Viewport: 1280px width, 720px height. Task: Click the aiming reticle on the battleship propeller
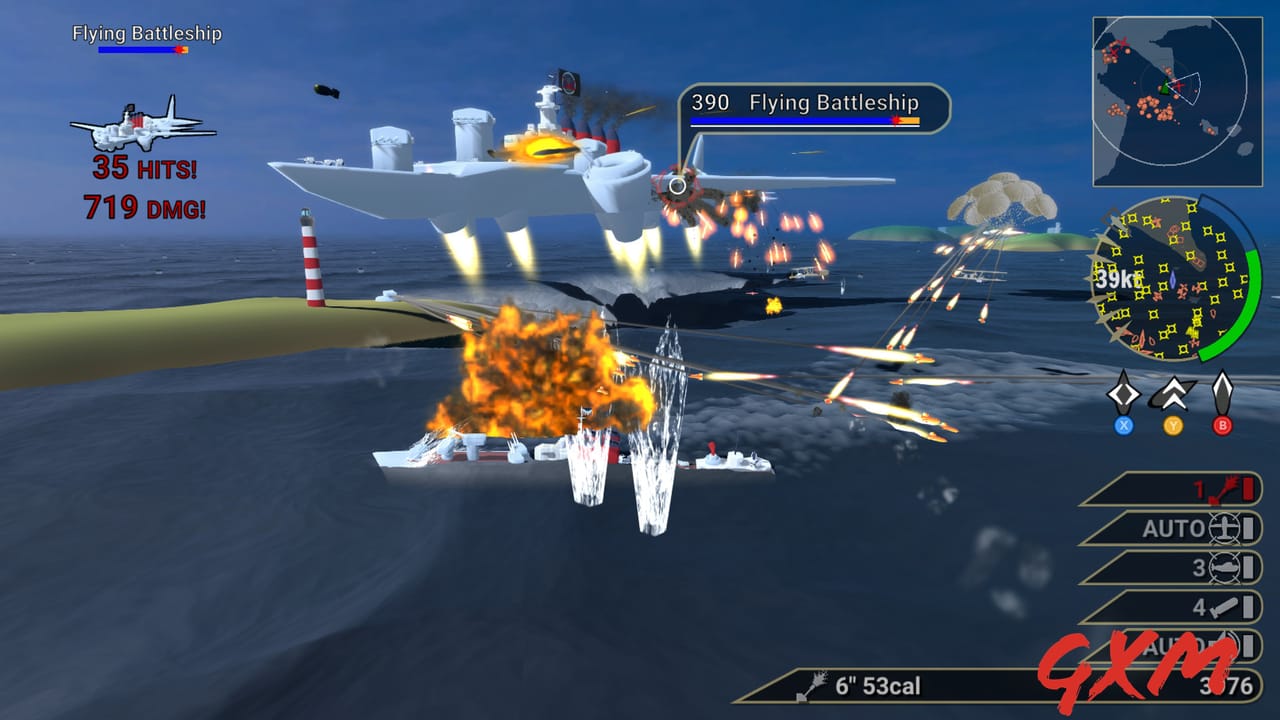coord(676,186)
